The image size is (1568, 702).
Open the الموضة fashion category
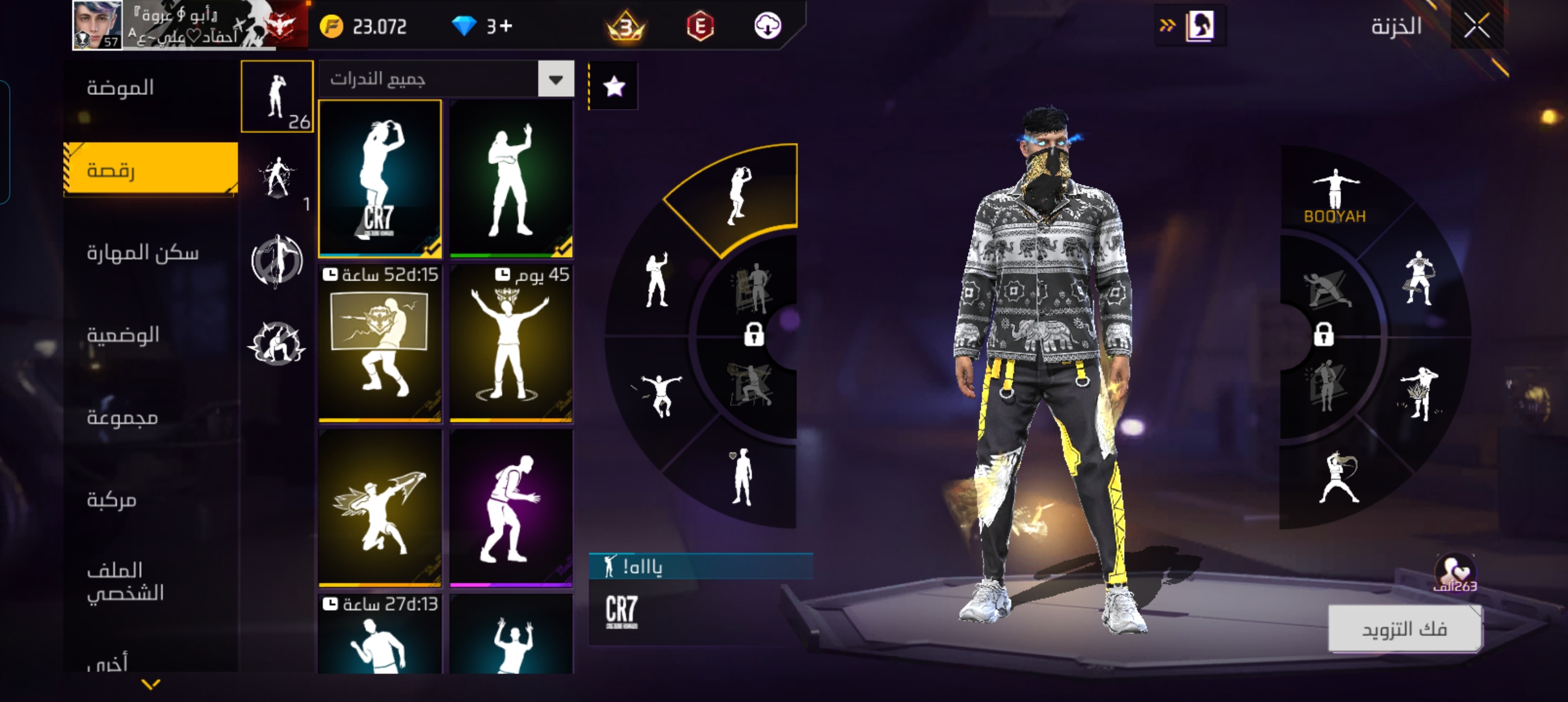[120, 88]
